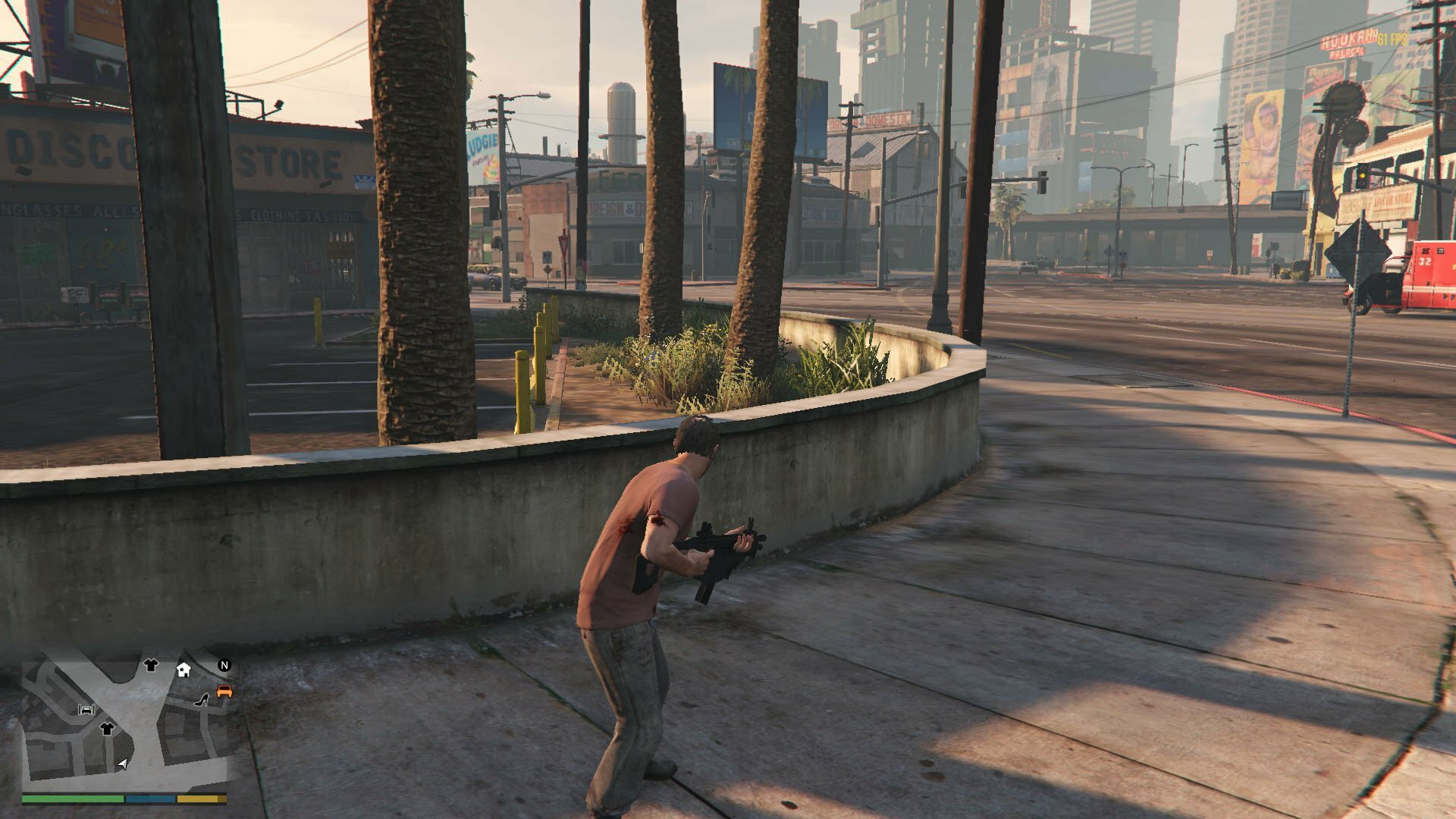Click the white player arrow on minimap
Image resolution: width=1456 pixels, height=819 pixels.
[122, 764]
